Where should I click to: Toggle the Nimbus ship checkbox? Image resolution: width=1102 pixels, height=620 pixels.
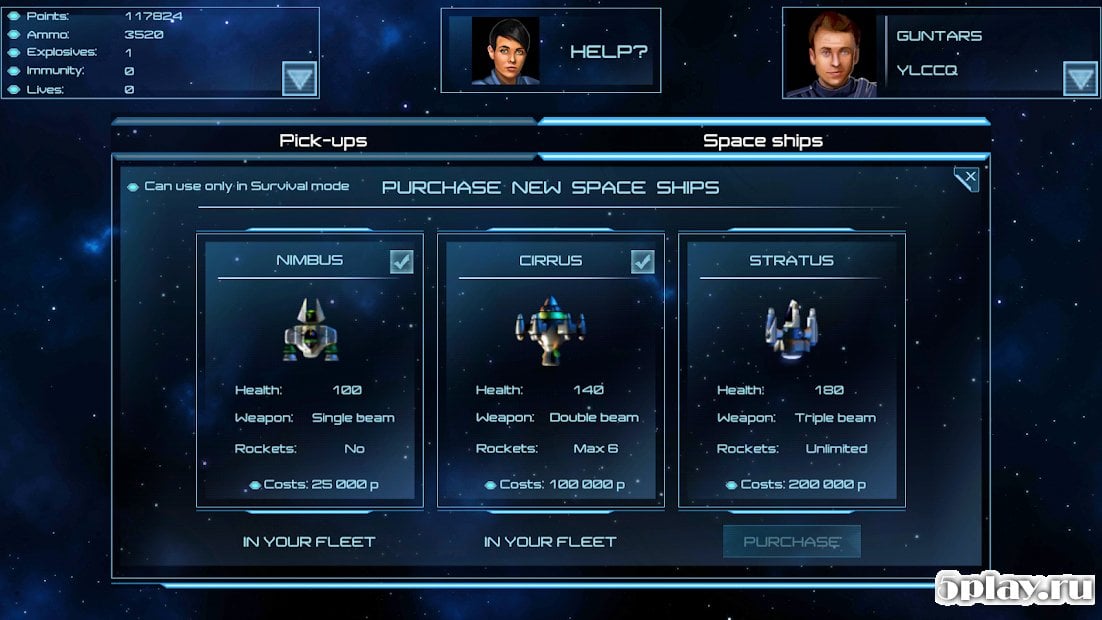401,261
